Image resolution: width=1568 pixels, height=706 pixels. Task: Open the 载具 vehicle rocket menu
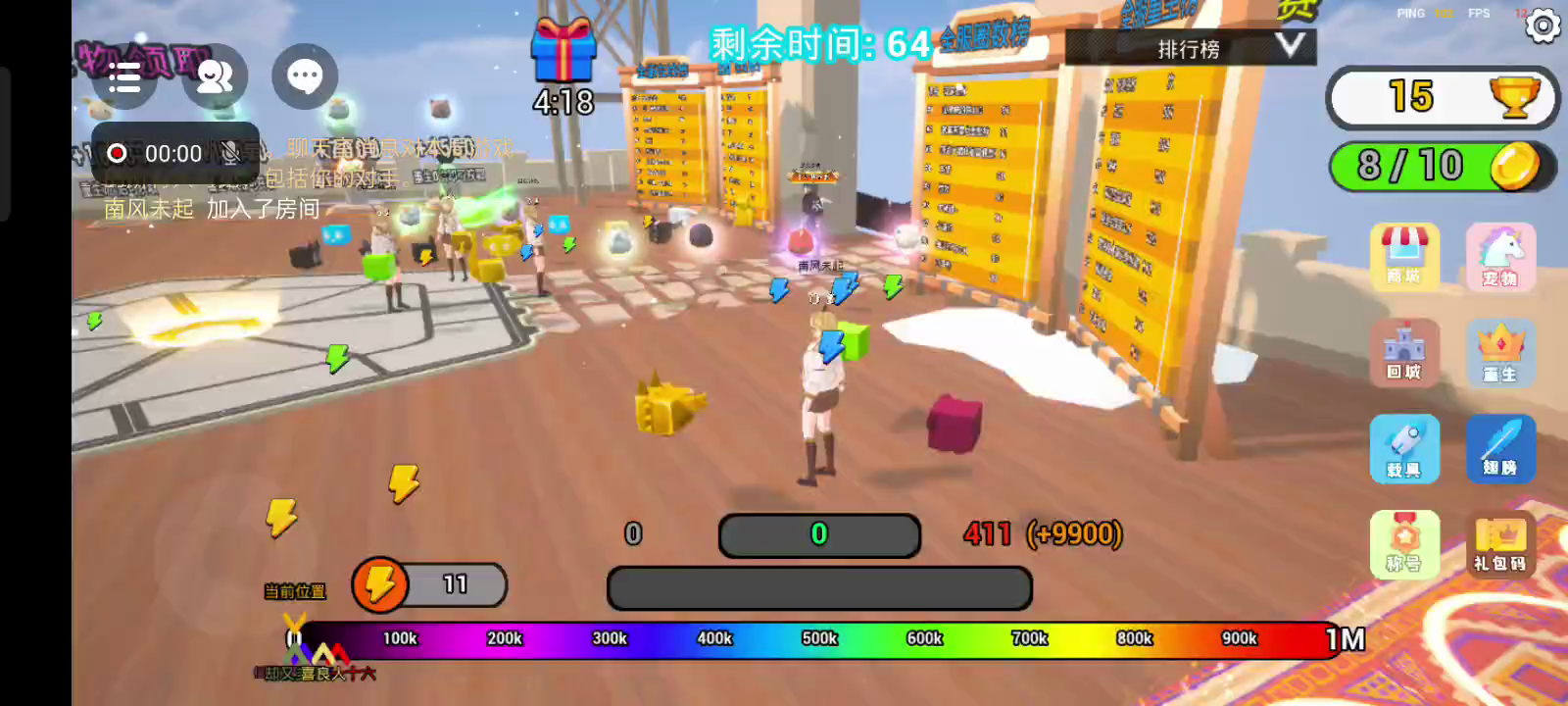pos(1404,448)
